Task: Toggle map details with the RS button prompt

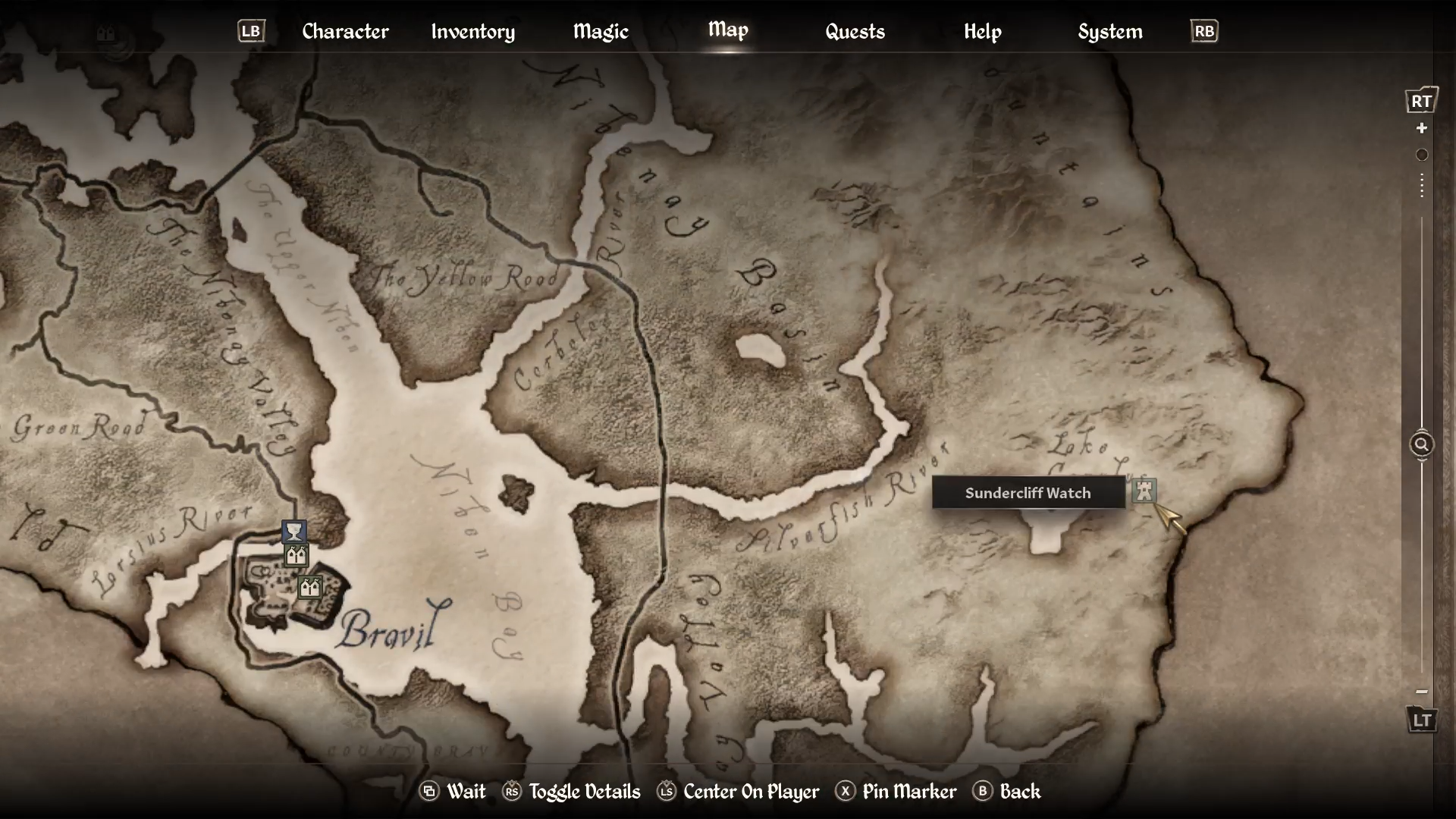Action: 513,792
